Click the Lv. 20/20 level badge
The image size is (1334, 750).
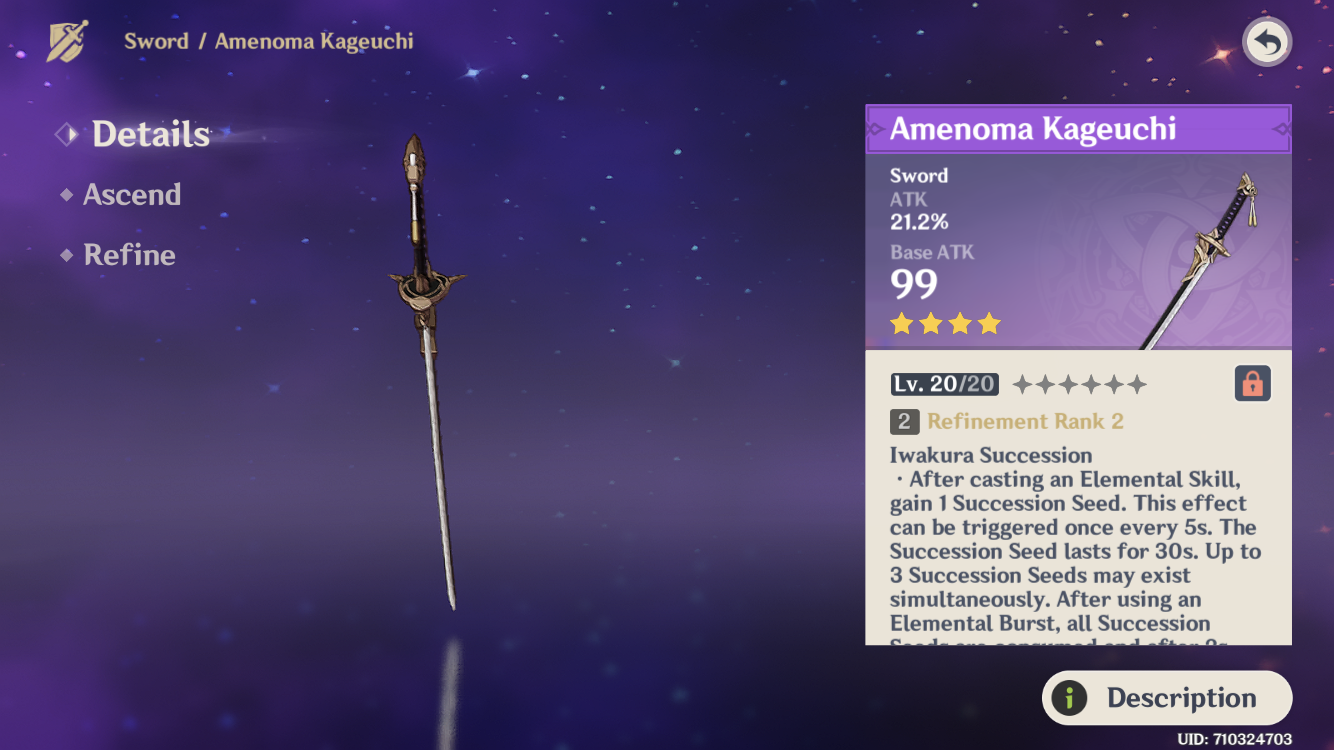[944, 383]
